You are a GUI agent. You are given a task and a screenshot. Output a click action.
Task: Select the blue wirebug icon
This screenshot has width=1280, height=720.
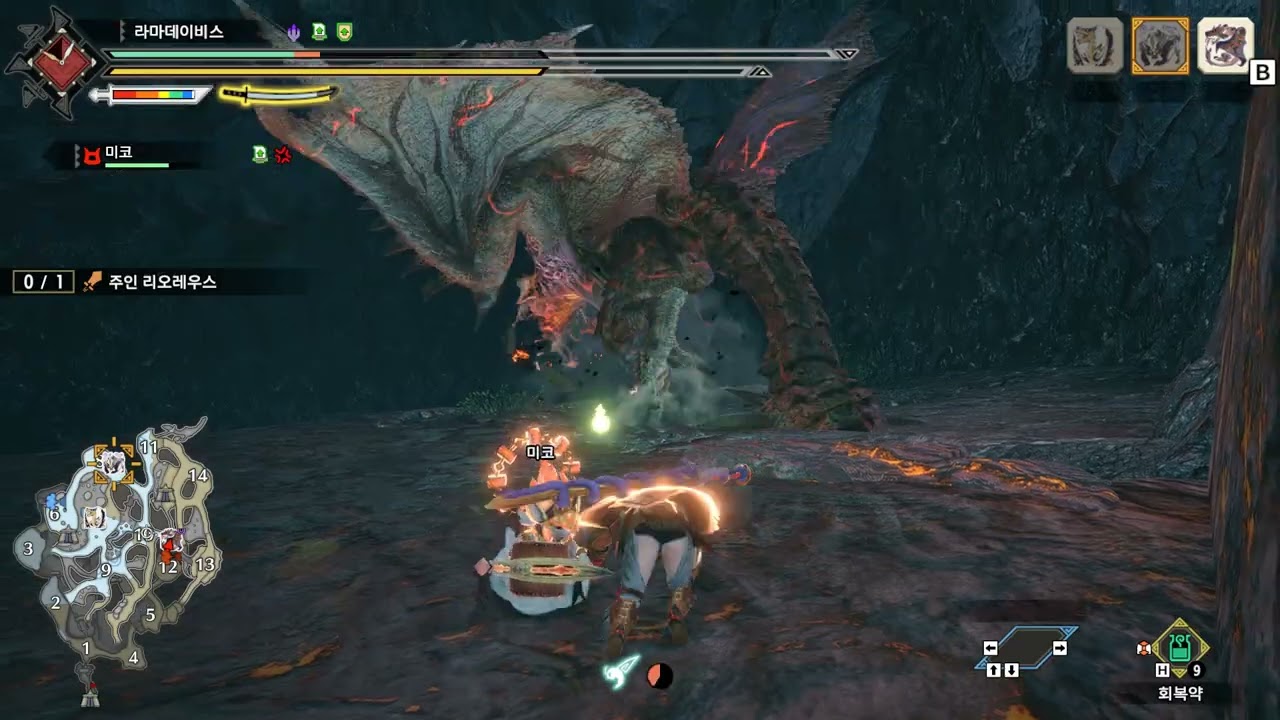[x=622, y=668]
